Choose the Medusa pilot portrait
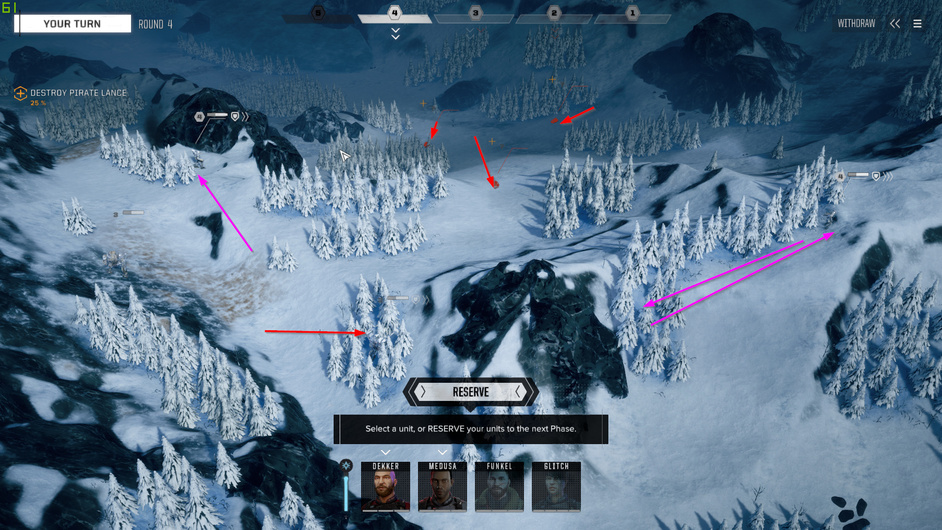The height and width of the screenshot is (530, 942). (x=442, y=487)
